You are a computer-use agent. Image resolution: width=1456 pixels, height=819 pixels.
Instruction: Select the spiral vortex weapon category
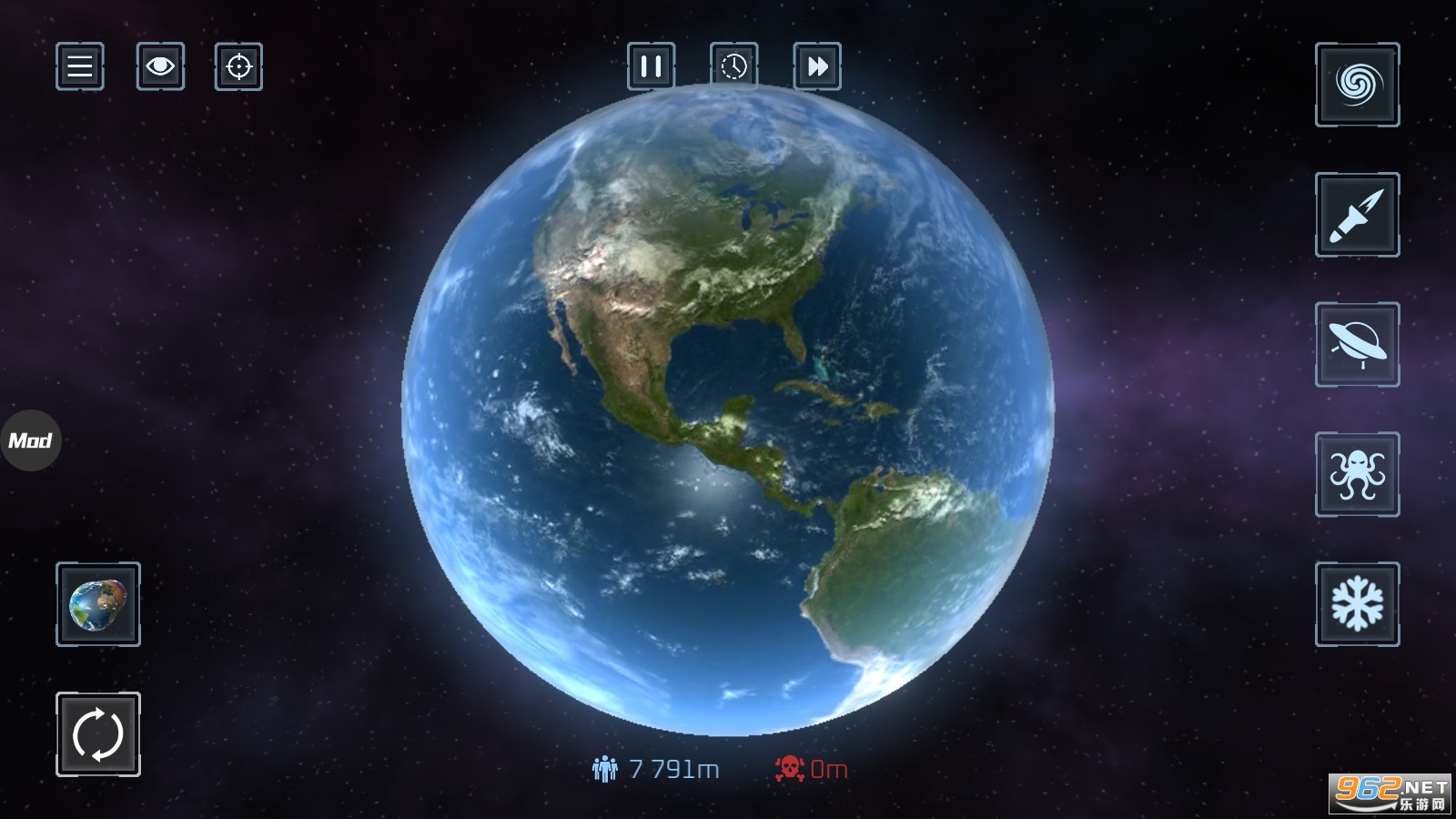pos(1357,85)
